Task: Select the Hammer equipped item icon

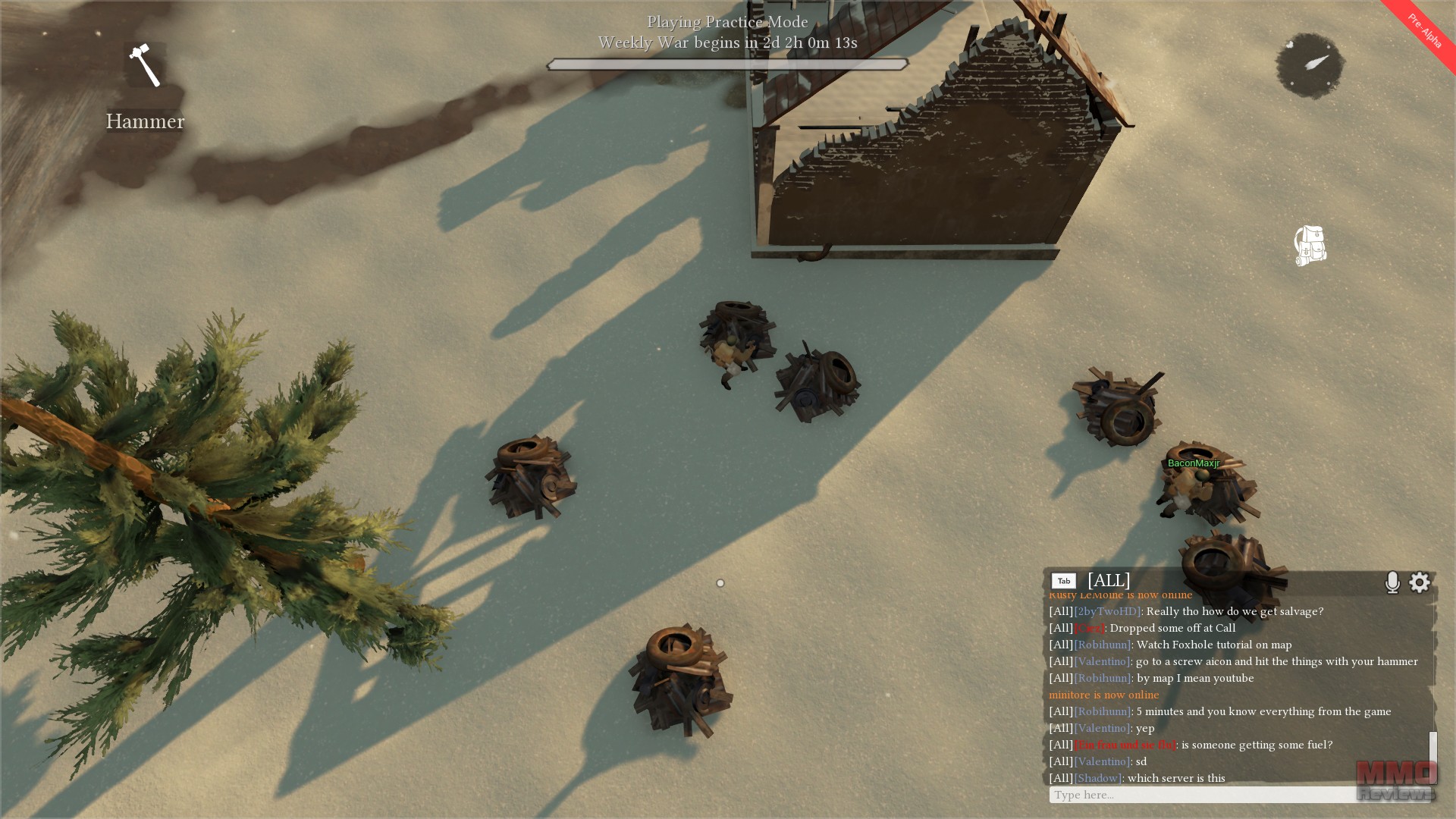Action: (145, 65)
